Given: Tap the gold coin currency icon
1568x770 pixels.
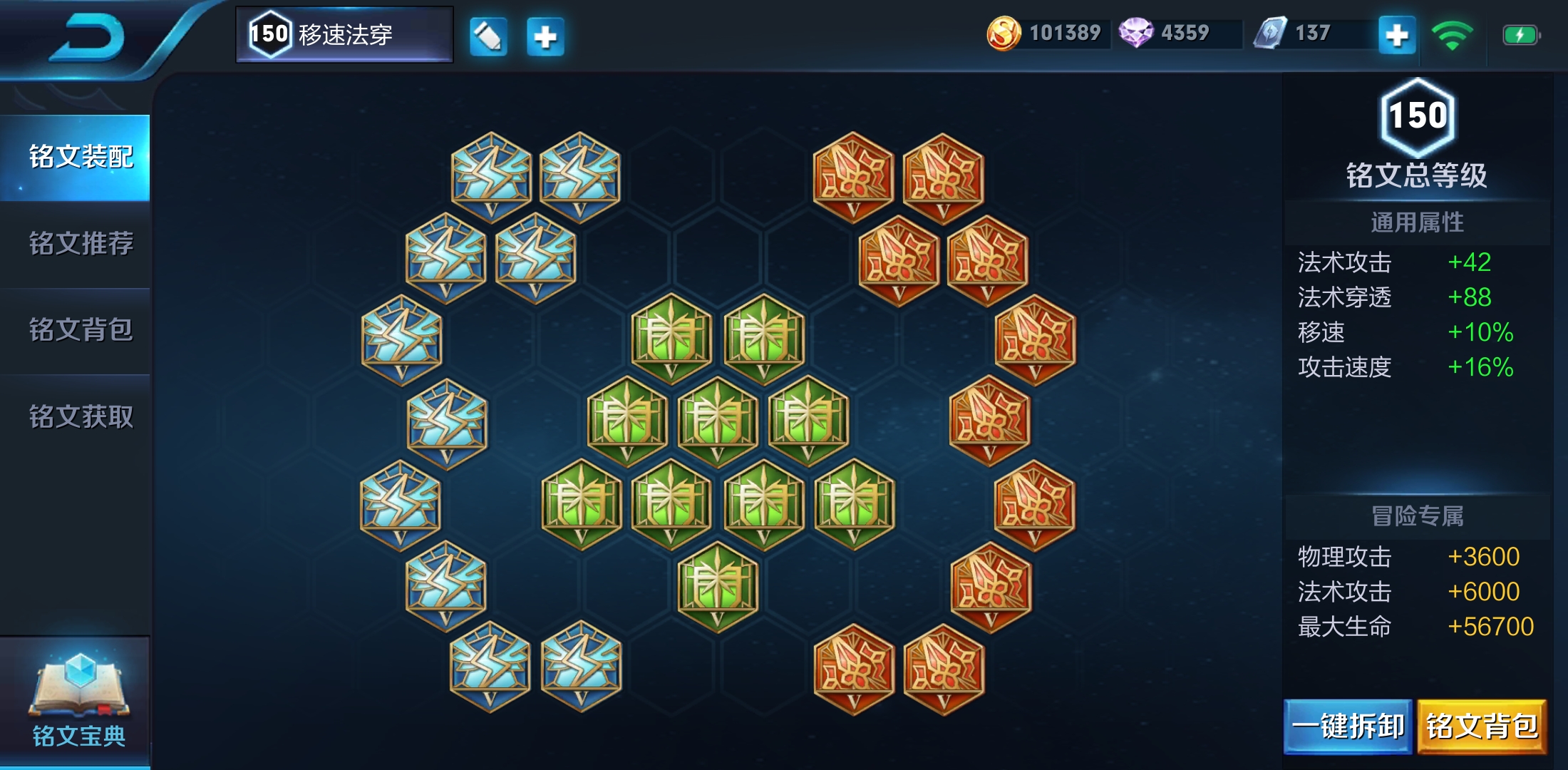Looking at the screenshot, I should tap(1003, 34).
